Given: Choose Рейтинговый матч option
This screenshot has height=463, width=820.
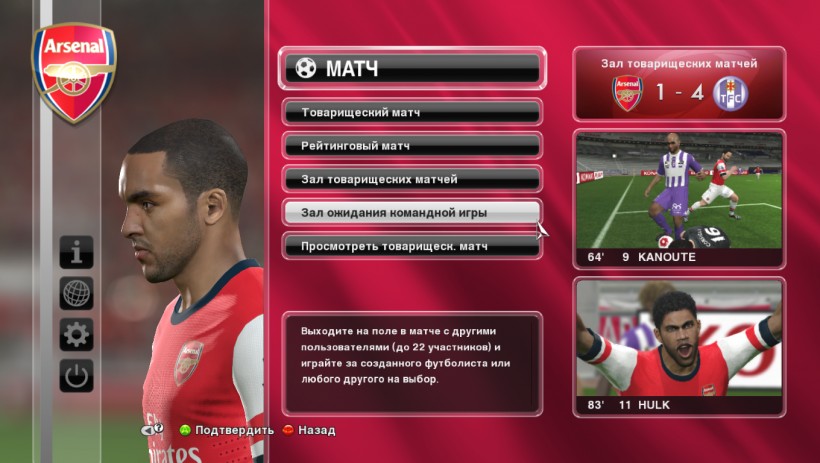Looking at the screenshot, I should pos(412,146).
